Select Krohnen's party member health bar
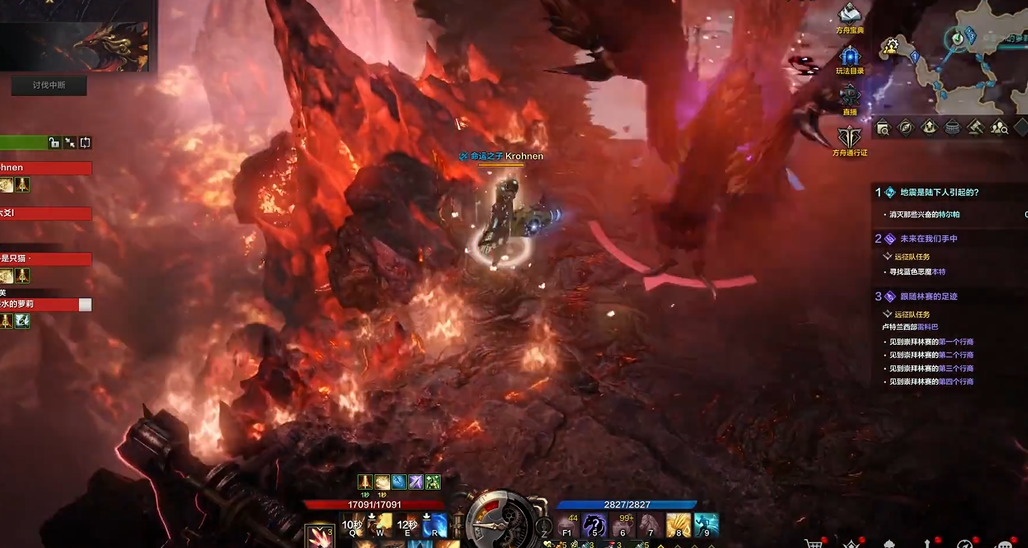 pos(46,168)
